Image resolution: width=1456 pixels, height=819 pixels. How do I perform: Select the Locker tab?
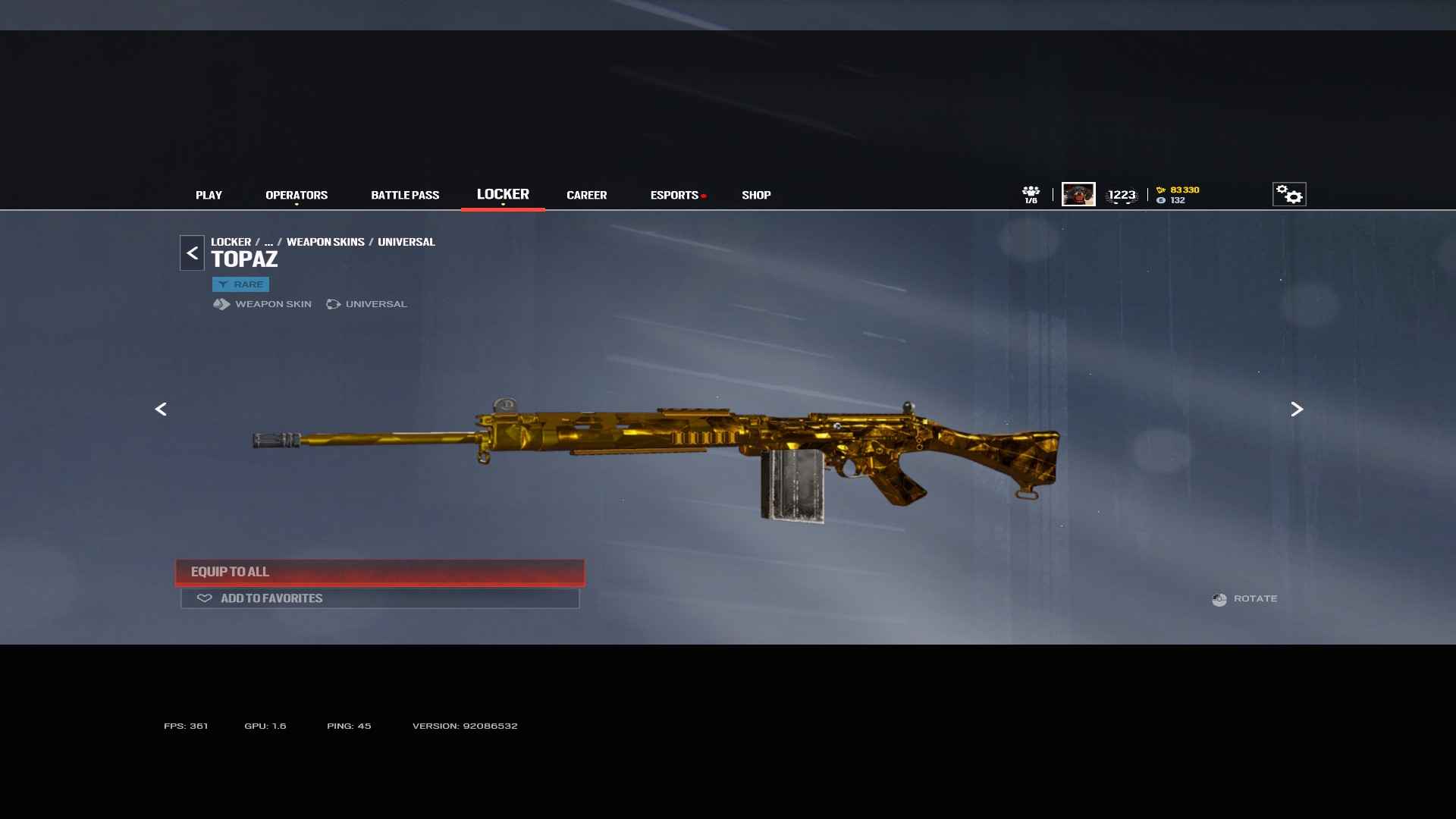point(503,194)
